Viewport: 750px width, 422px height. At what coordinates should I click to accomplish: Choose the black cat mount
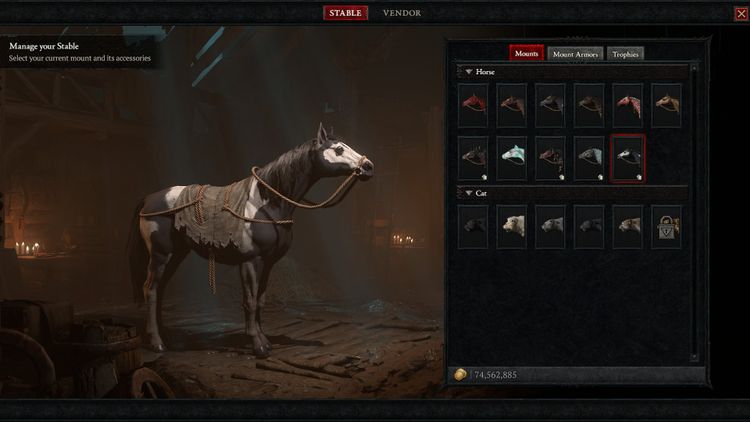474,226
